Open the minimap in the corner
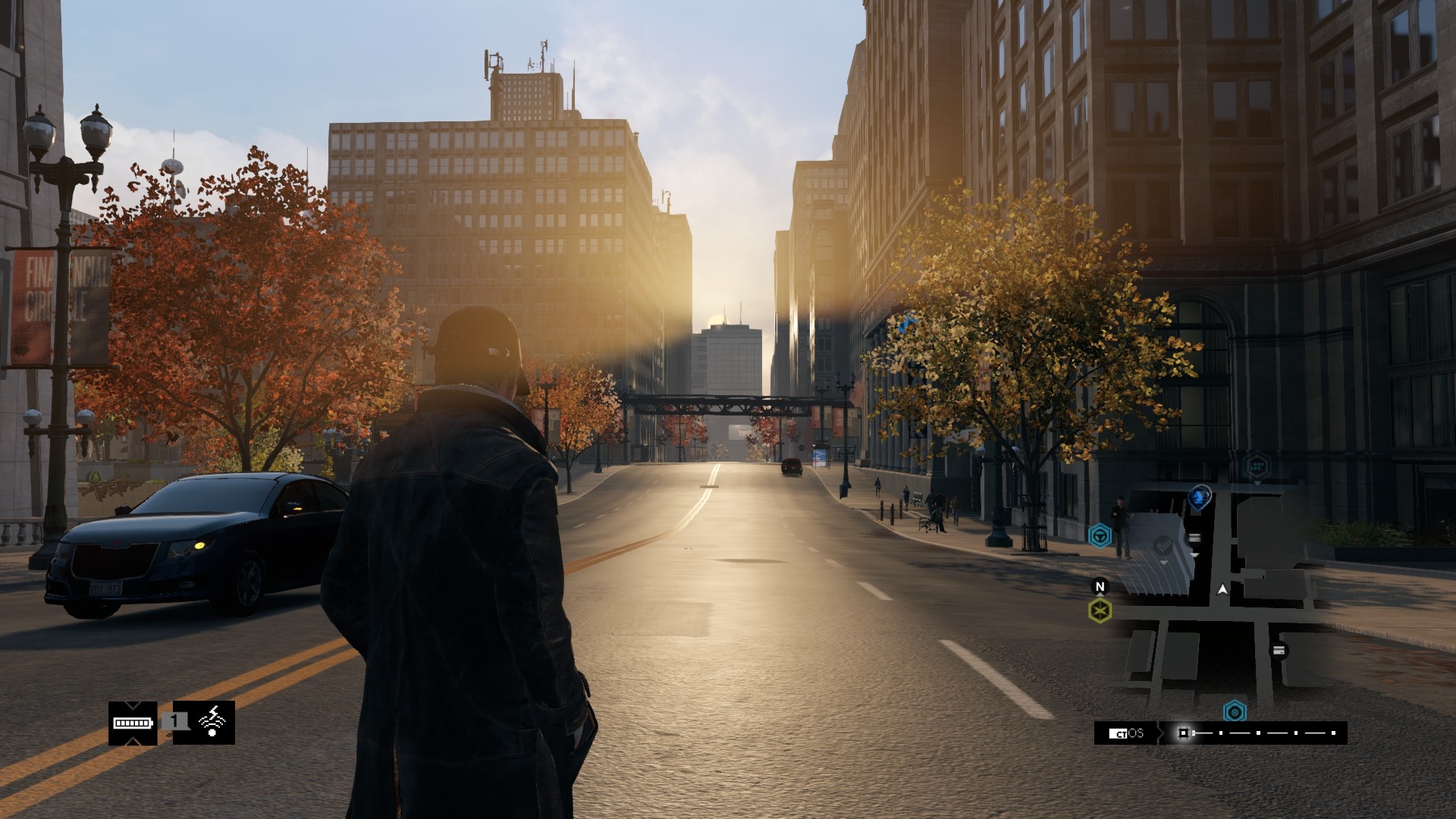Viewport: 1456px width, 819px height. click(1219, 599)
